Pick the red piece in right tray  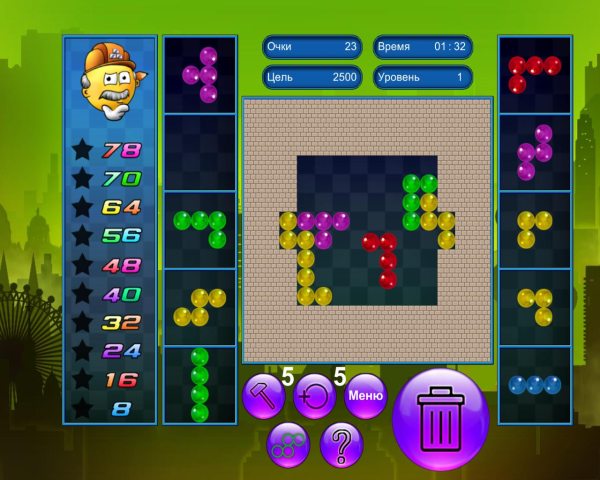pos(534,72)
